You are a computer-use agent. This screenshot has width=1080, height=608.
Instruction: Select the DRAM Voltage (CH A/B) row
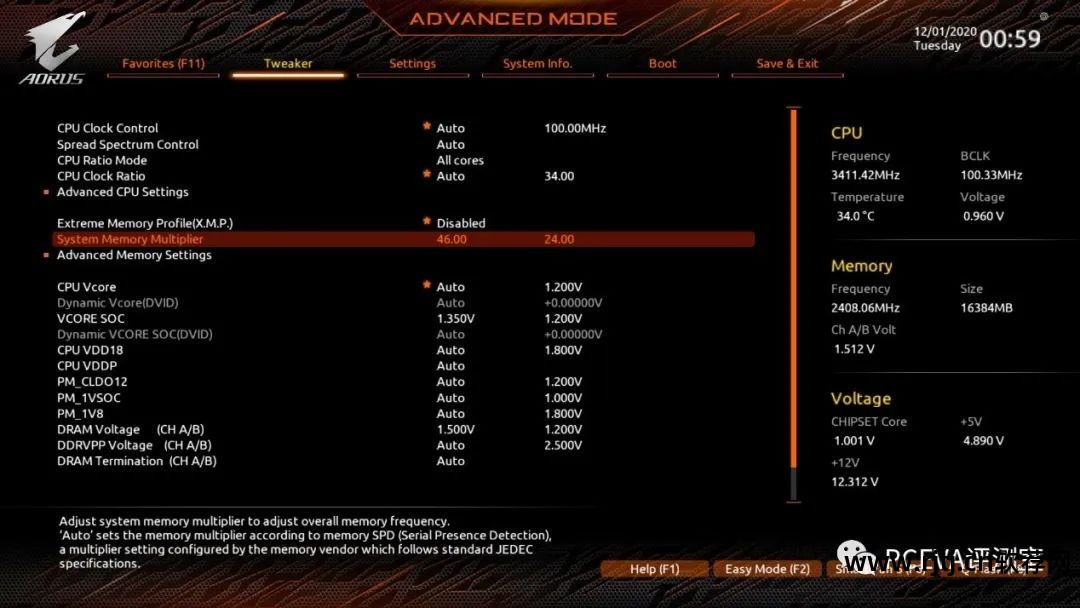point(136,429)
